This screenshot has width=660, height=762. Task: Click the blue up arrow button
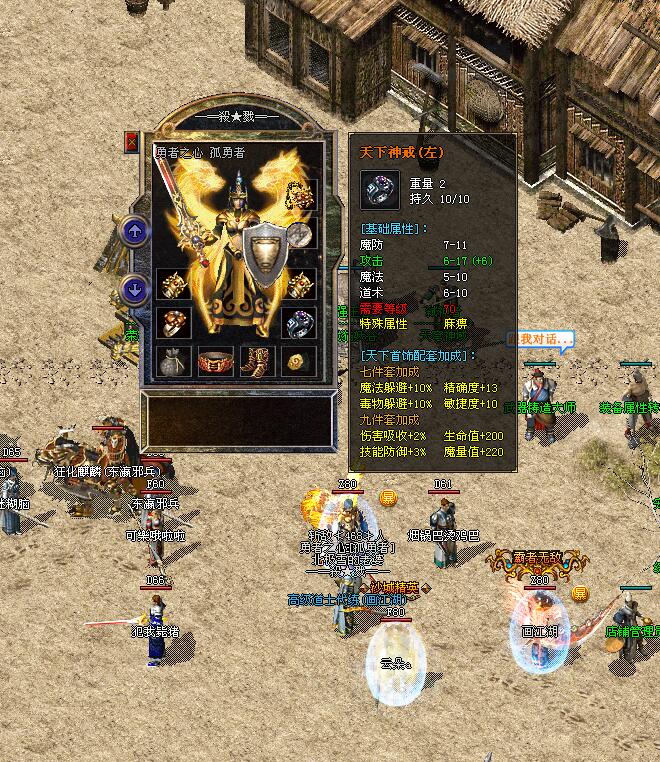135,232
